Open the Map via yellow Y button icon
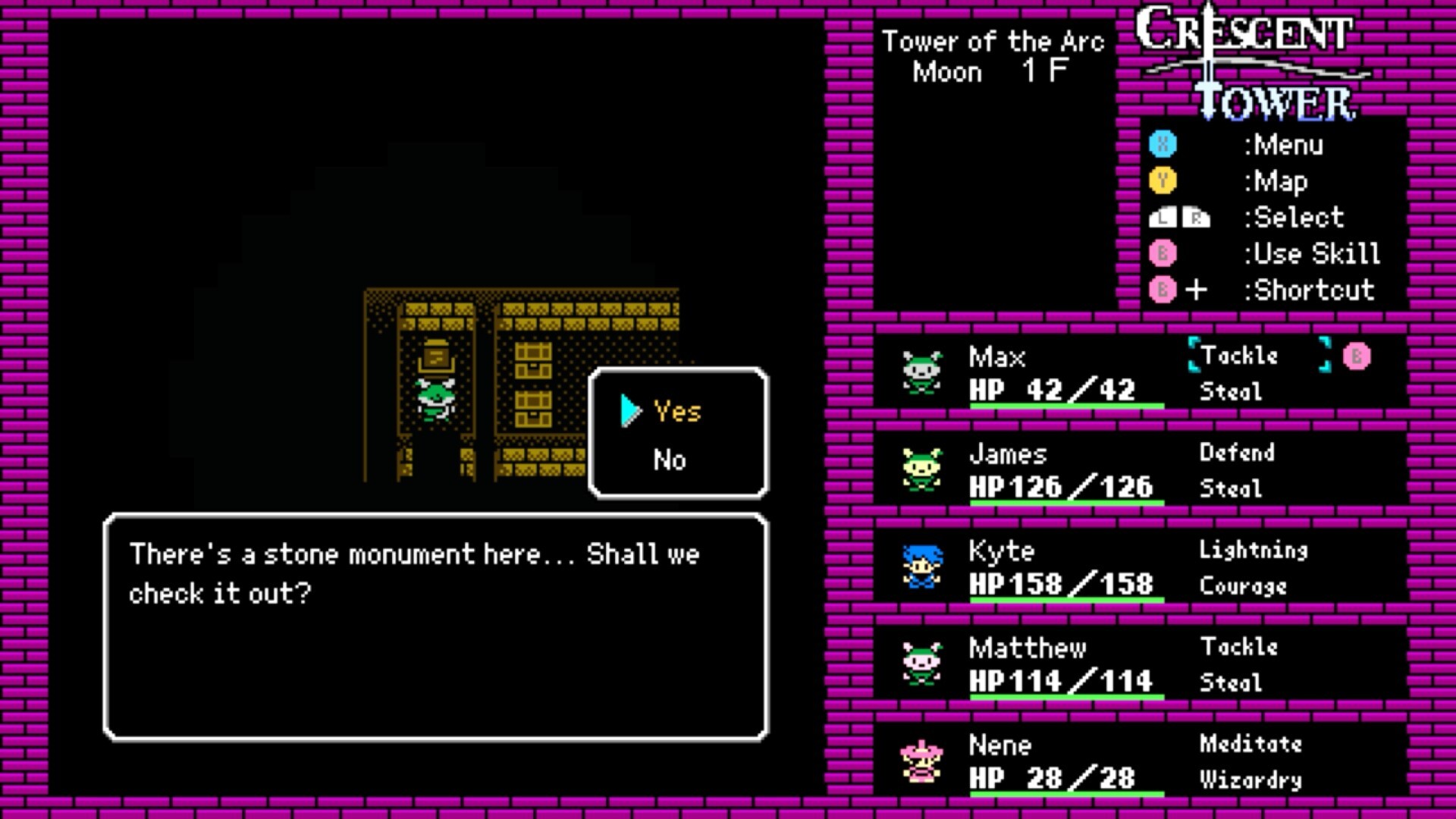Viewport: 1456px width, 819px height. pos(1162,181)
